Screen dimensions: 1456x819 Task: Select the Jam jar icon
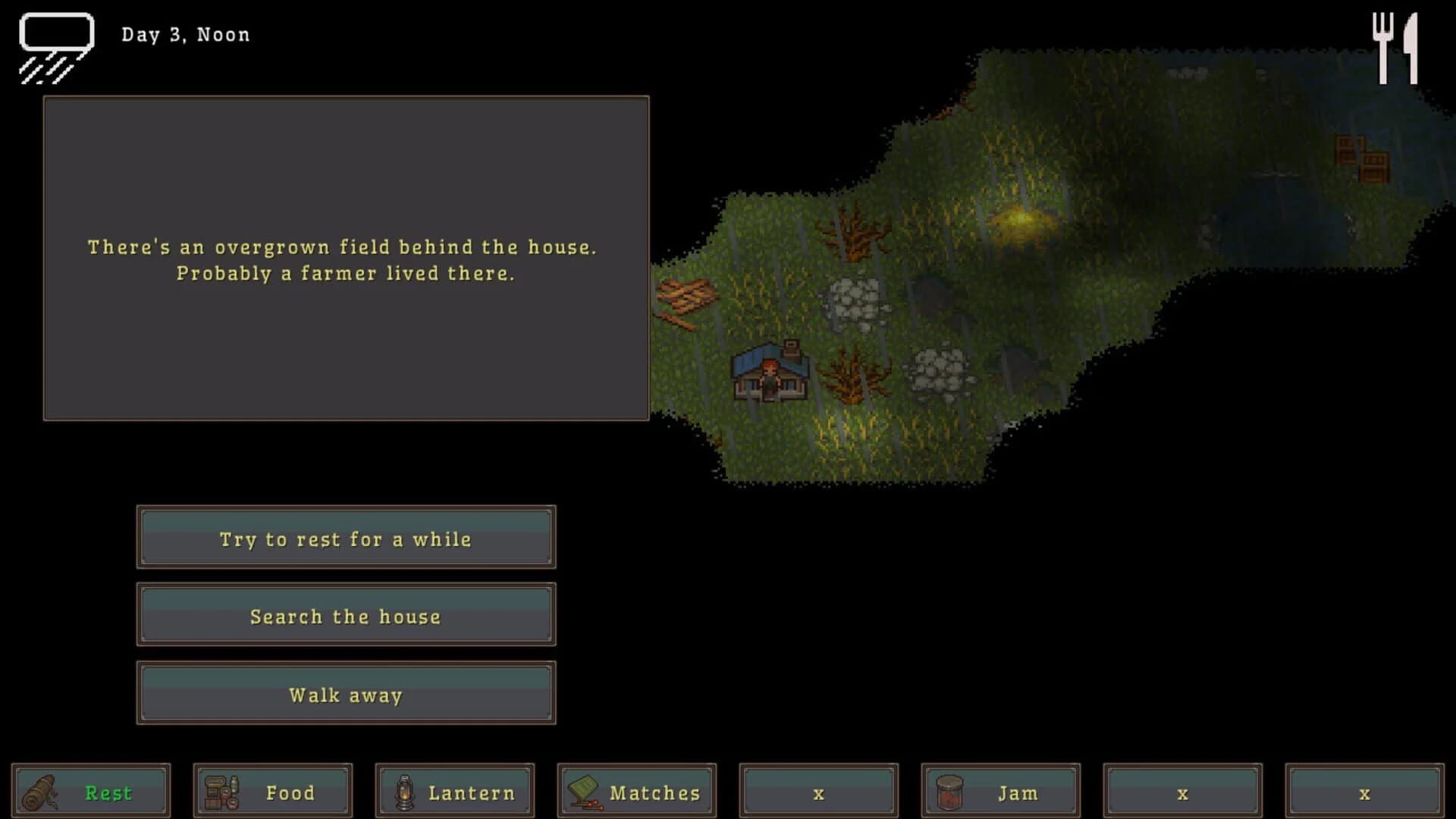pyautogui.click(x=950, y=792)
